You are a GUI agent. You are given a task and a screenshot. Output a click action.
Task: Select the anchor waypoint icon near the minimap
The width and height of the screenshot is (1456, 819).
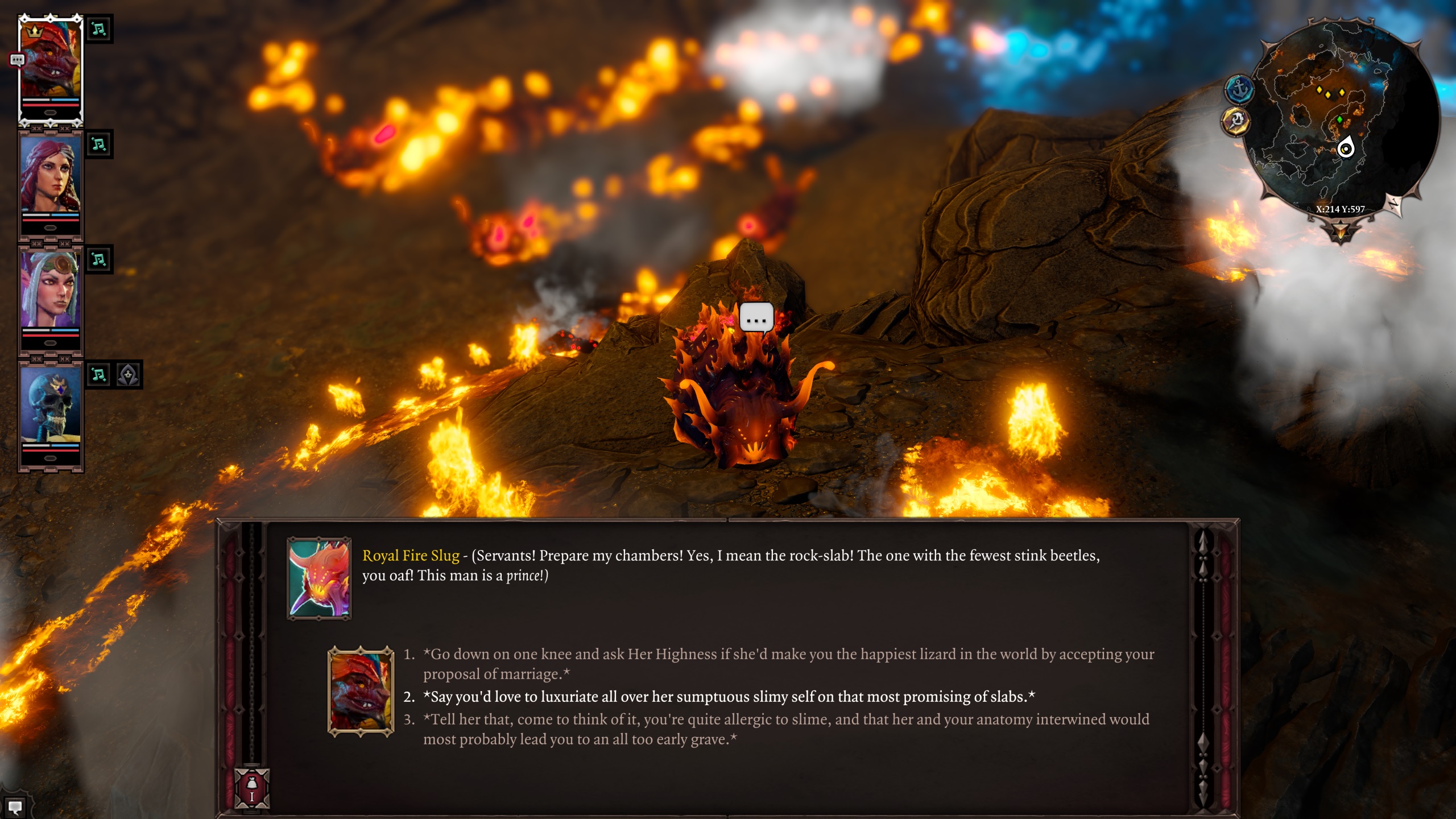pos(1240,88)
